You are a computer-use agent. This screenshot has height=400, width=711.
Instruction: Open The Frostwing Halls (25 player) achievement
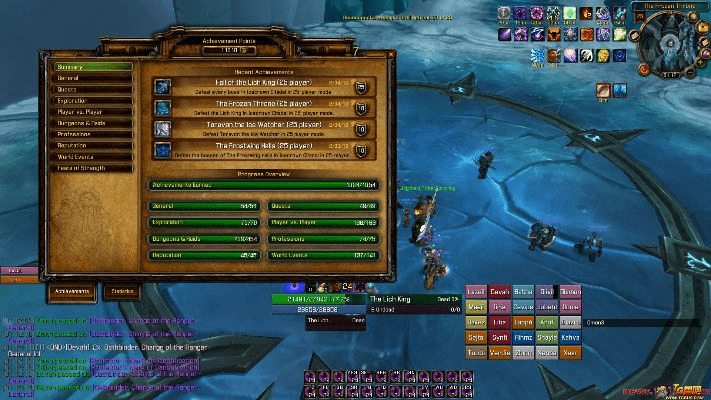click(x=265, y=150)
